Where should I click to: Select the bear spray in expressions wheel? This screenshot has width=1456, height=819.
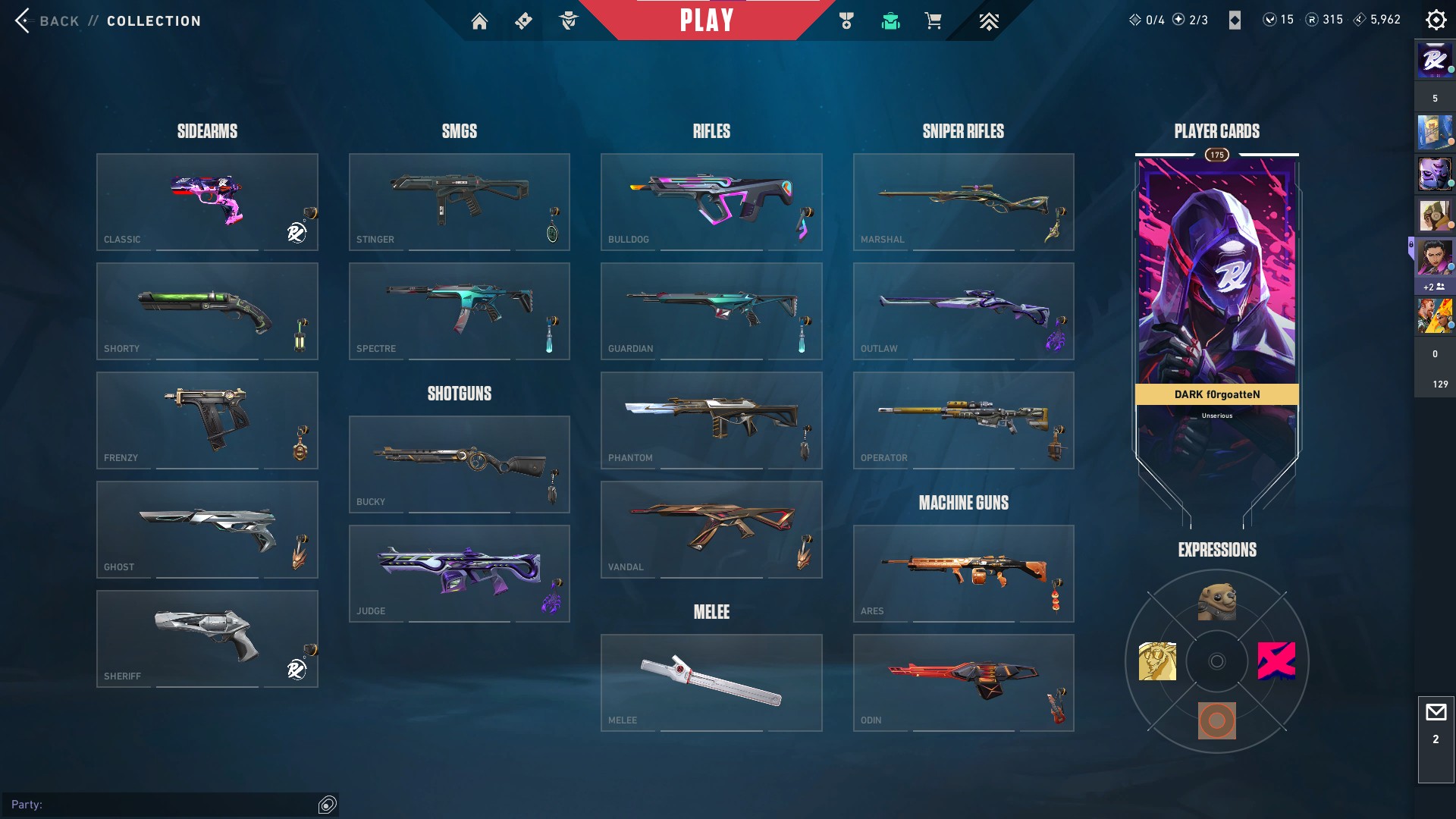pos(1216,602)
